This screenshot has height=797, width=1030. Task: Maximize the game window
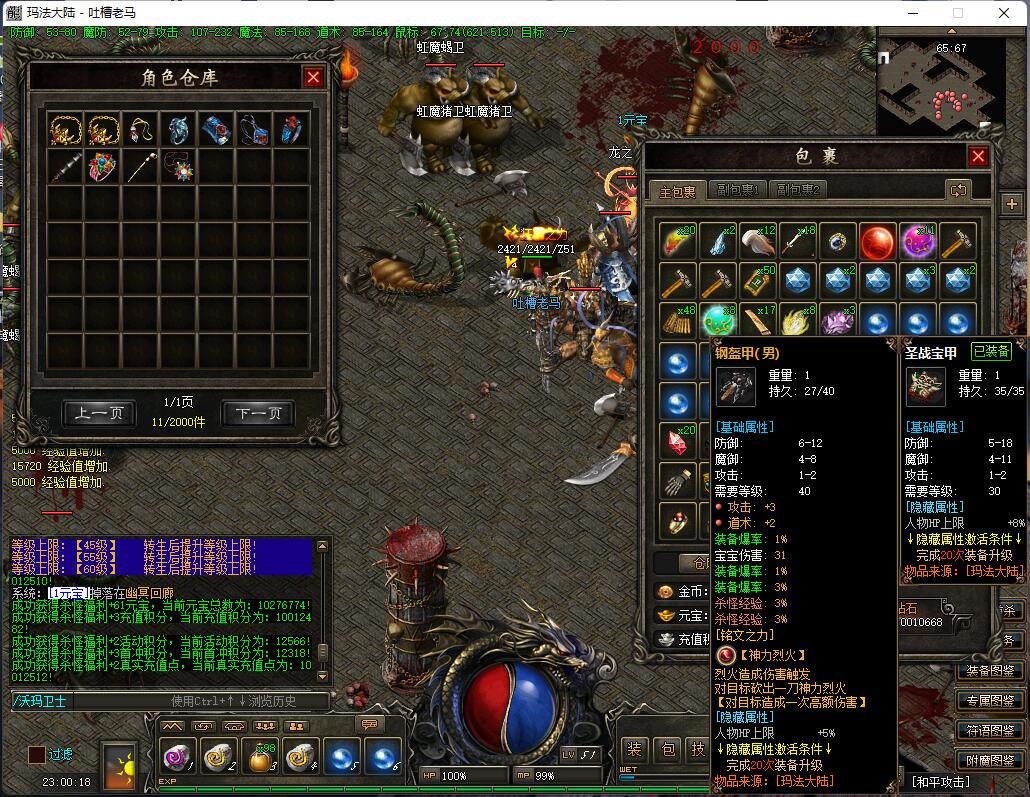957,13
